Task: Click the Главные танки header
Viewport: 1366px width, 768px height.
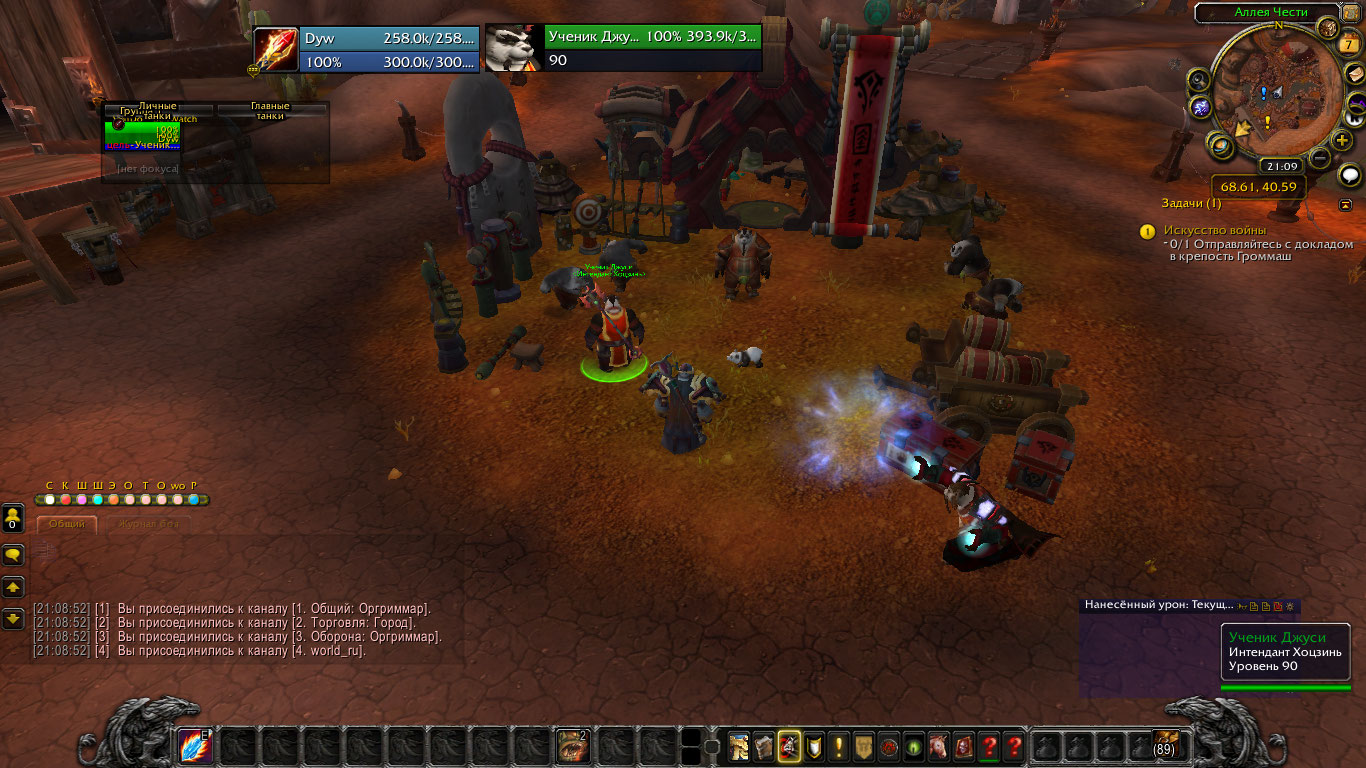Action: [x=270, y=110]
